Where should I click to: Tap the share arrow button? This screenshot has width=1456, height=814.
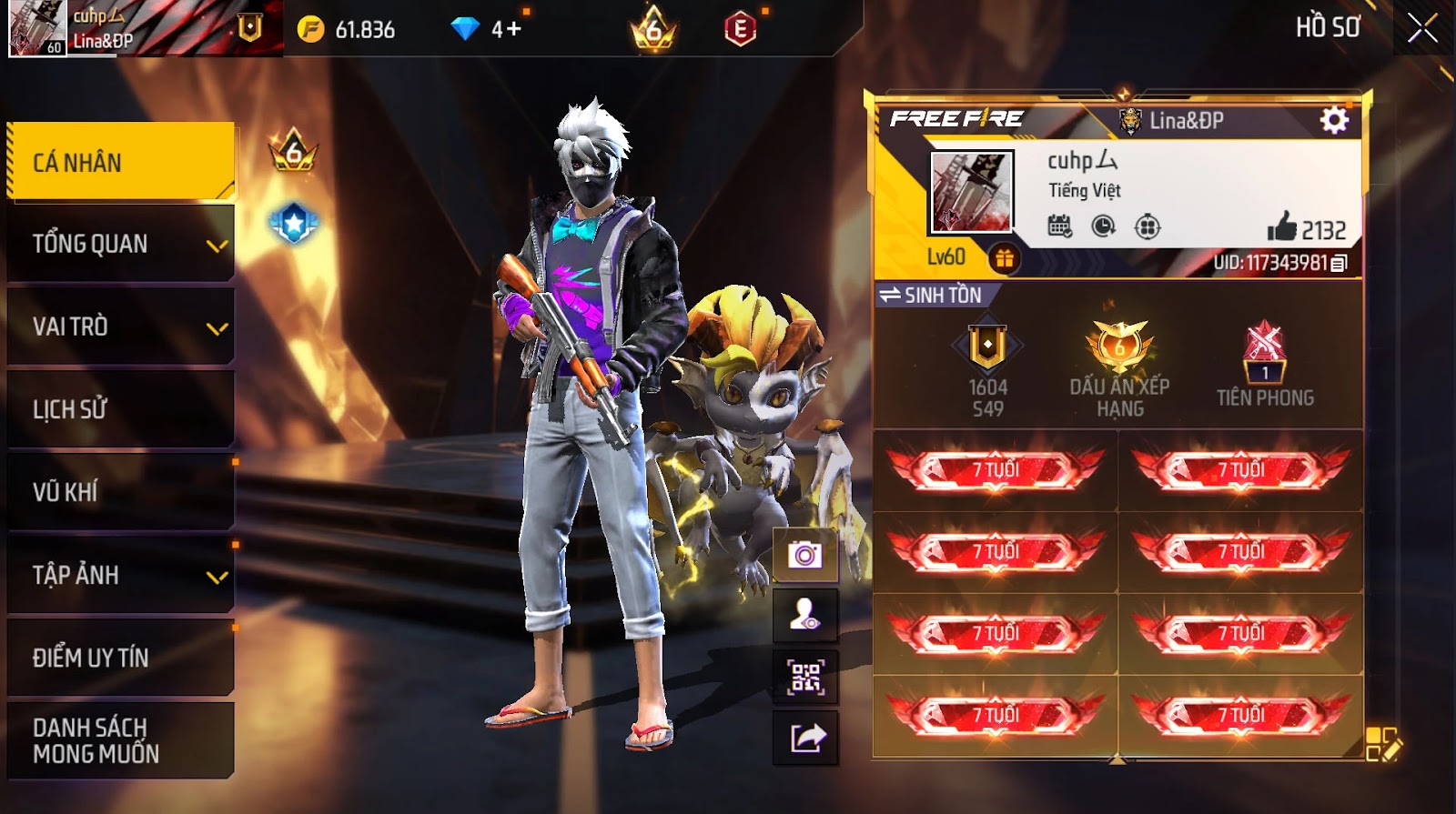pyautogui.click(x=805, y=738)
